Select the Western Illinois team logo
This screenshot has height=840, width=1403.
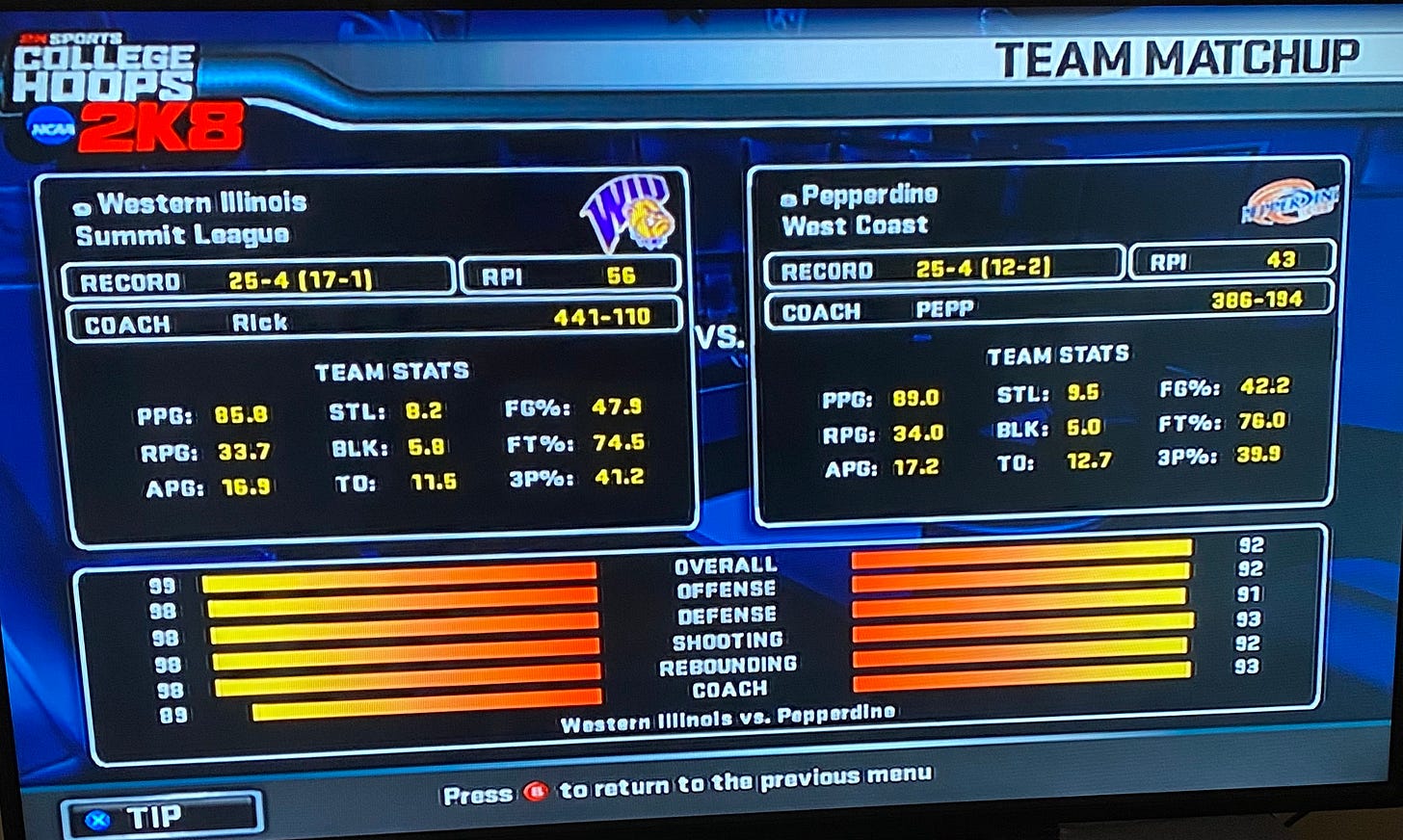pos(628,212)
